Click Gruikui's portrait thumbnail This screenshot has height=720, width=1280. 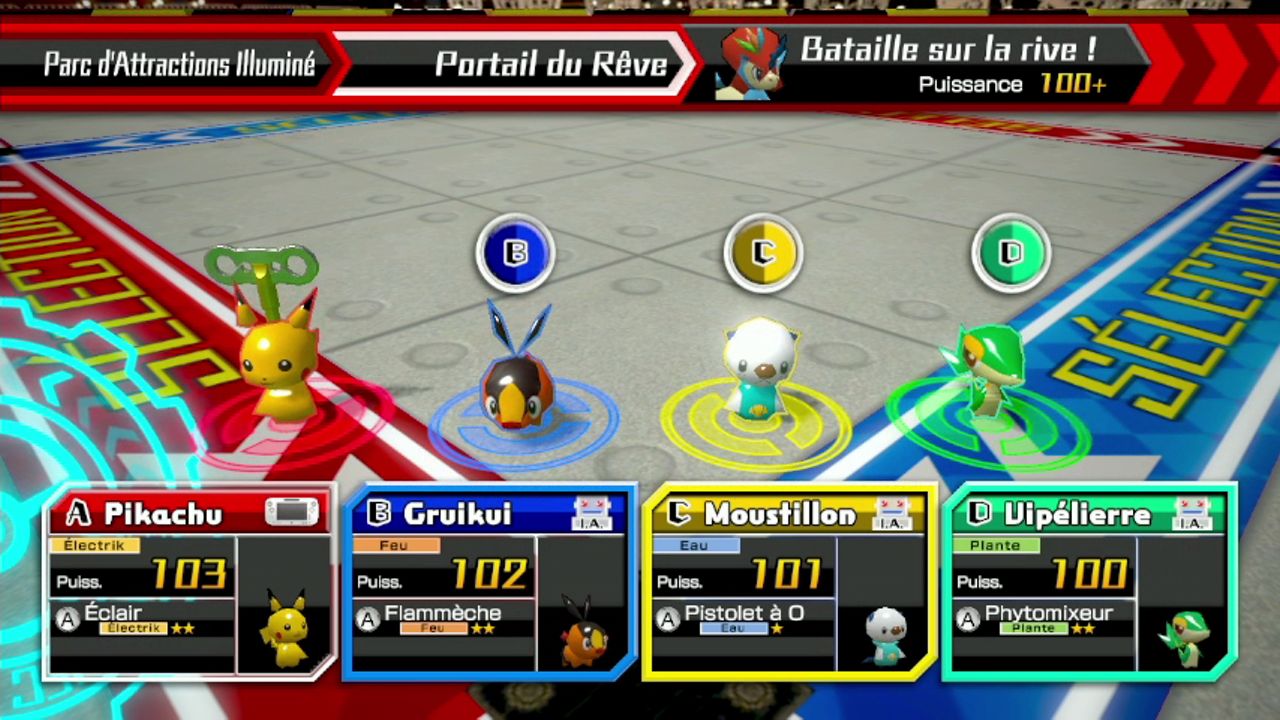[x=584, y=630]
